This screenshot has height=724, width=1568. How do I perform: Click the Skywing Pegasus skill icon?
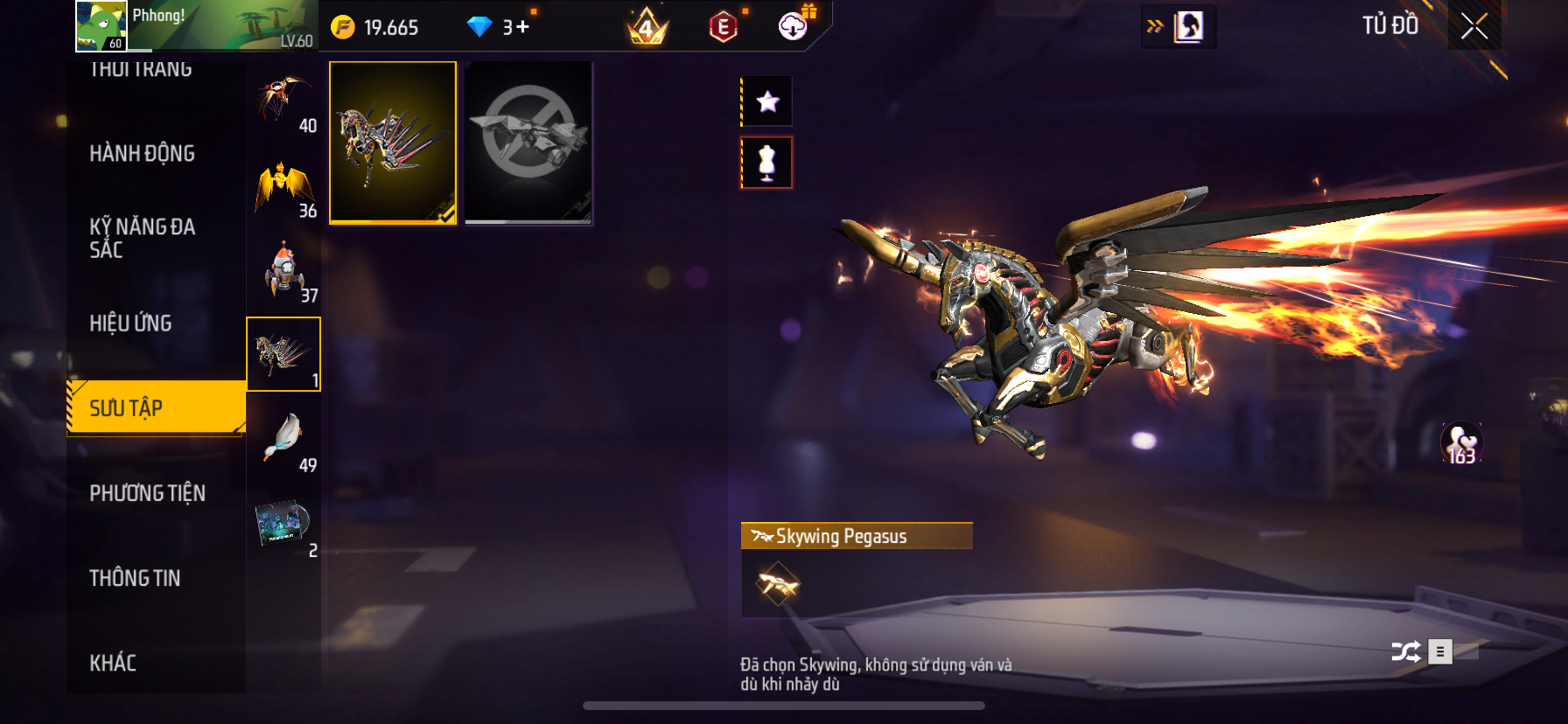(778, 584)
